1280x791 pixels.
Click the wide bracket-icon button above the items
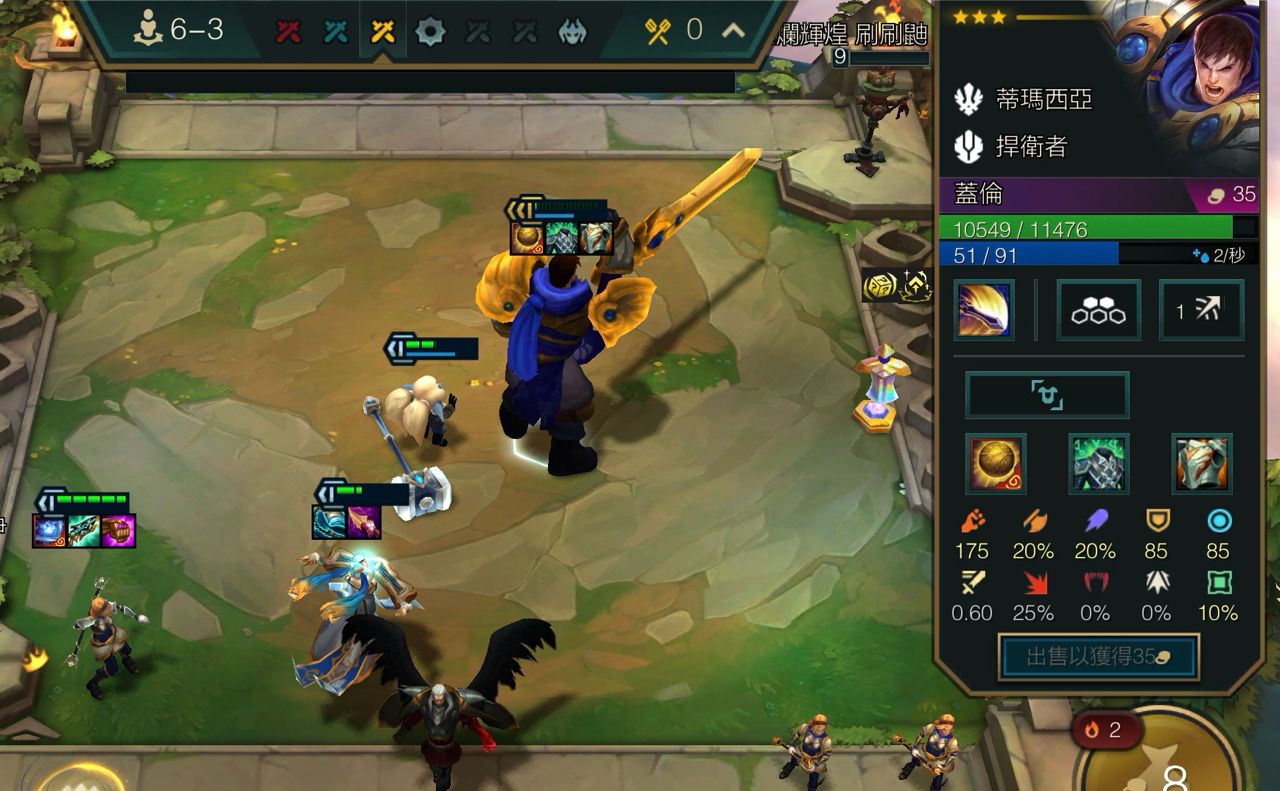click(x=1046, y=395)
